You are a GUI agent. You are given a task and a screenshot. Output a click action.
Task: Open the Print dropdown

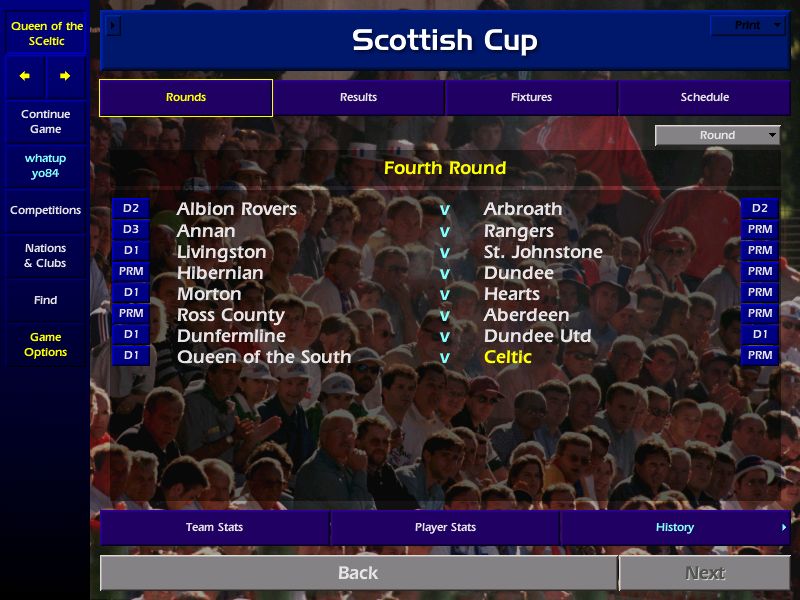click(x=747, y=25)
